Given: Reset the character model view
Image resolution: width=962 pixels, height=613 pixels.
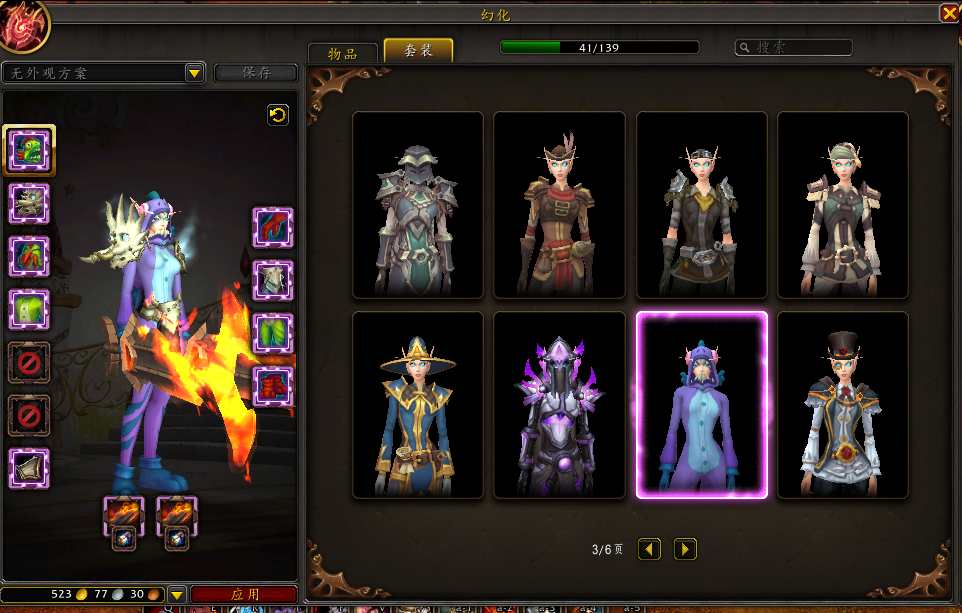Looking at the screenshot, I should (278, 115).
